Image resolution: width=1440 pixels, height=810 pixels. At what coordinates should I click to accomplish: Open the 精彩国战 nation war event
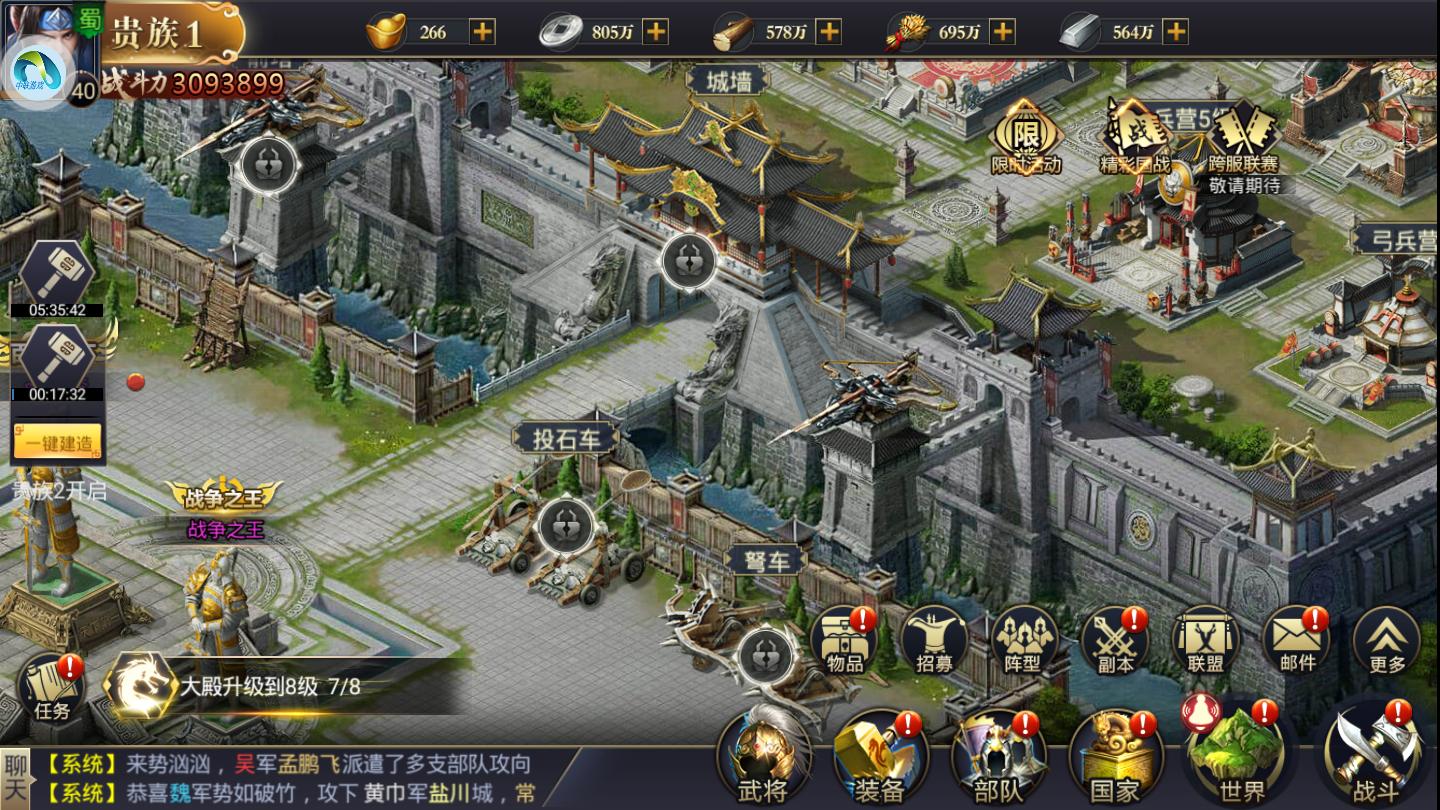(1134, 138)
